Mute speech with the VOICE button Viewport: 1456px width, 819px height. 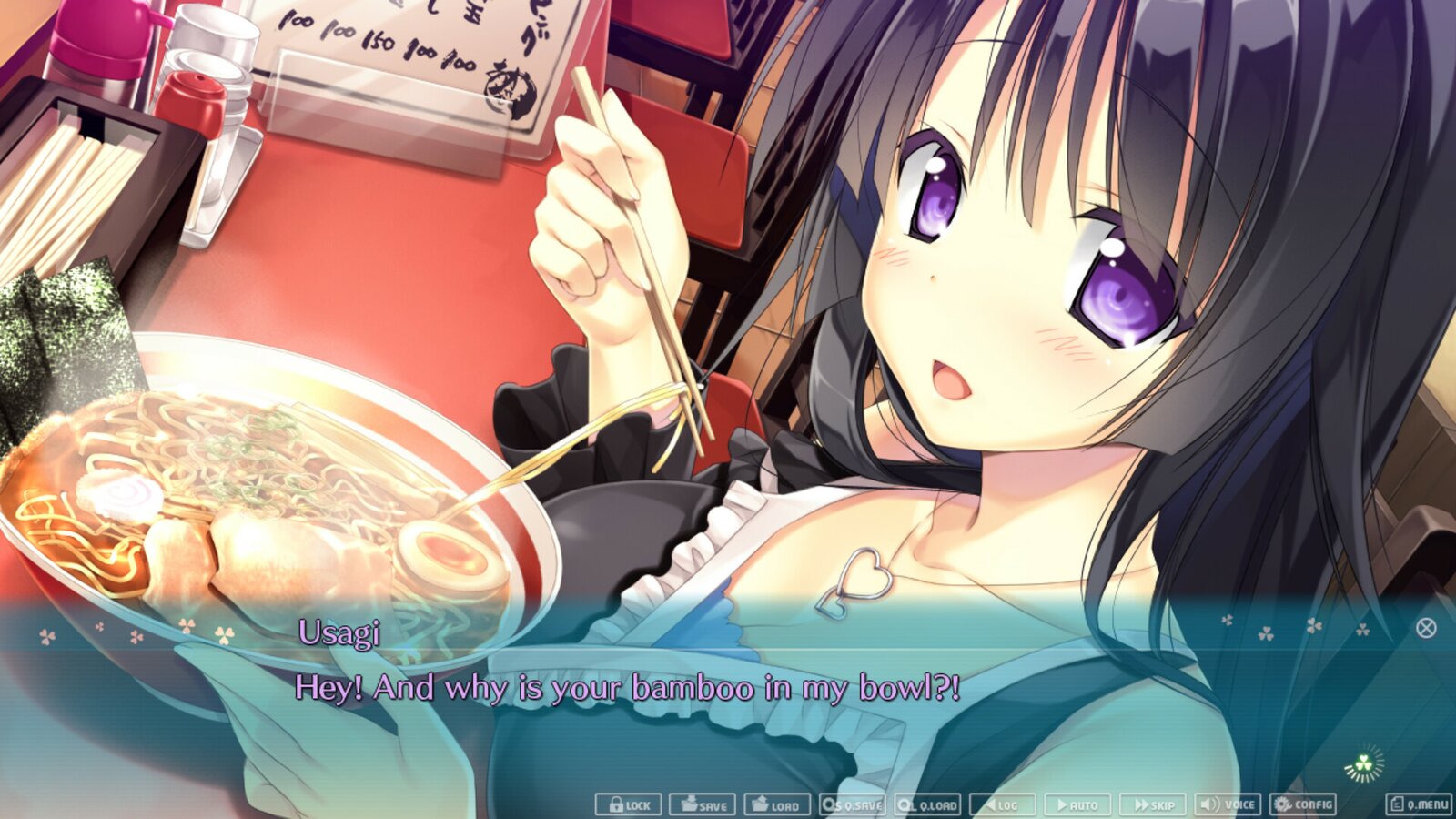click(1228, 805)
